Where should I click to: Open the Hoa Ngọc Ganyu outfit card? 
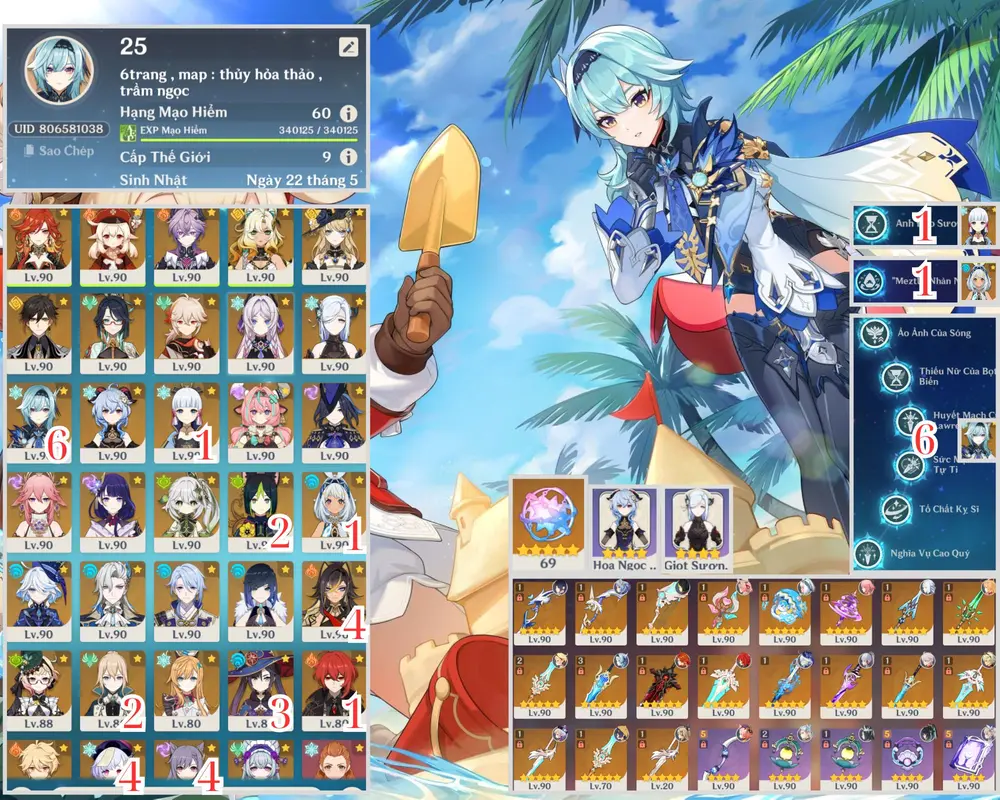(623, 522)
